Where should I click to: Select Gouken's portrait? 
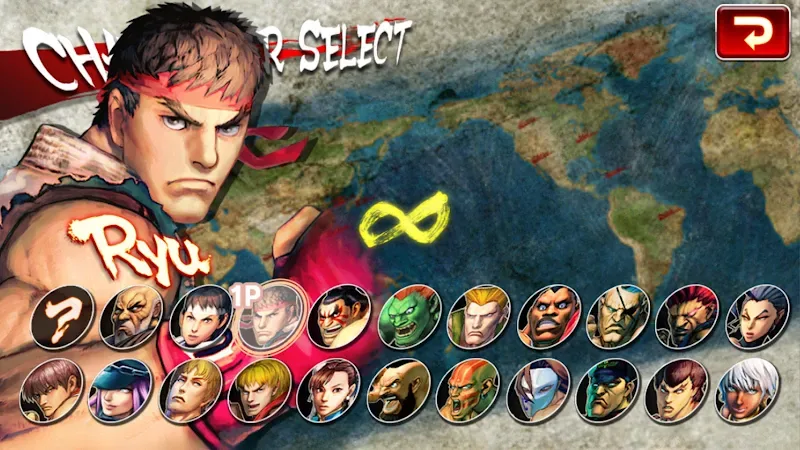tap(131, 316)
